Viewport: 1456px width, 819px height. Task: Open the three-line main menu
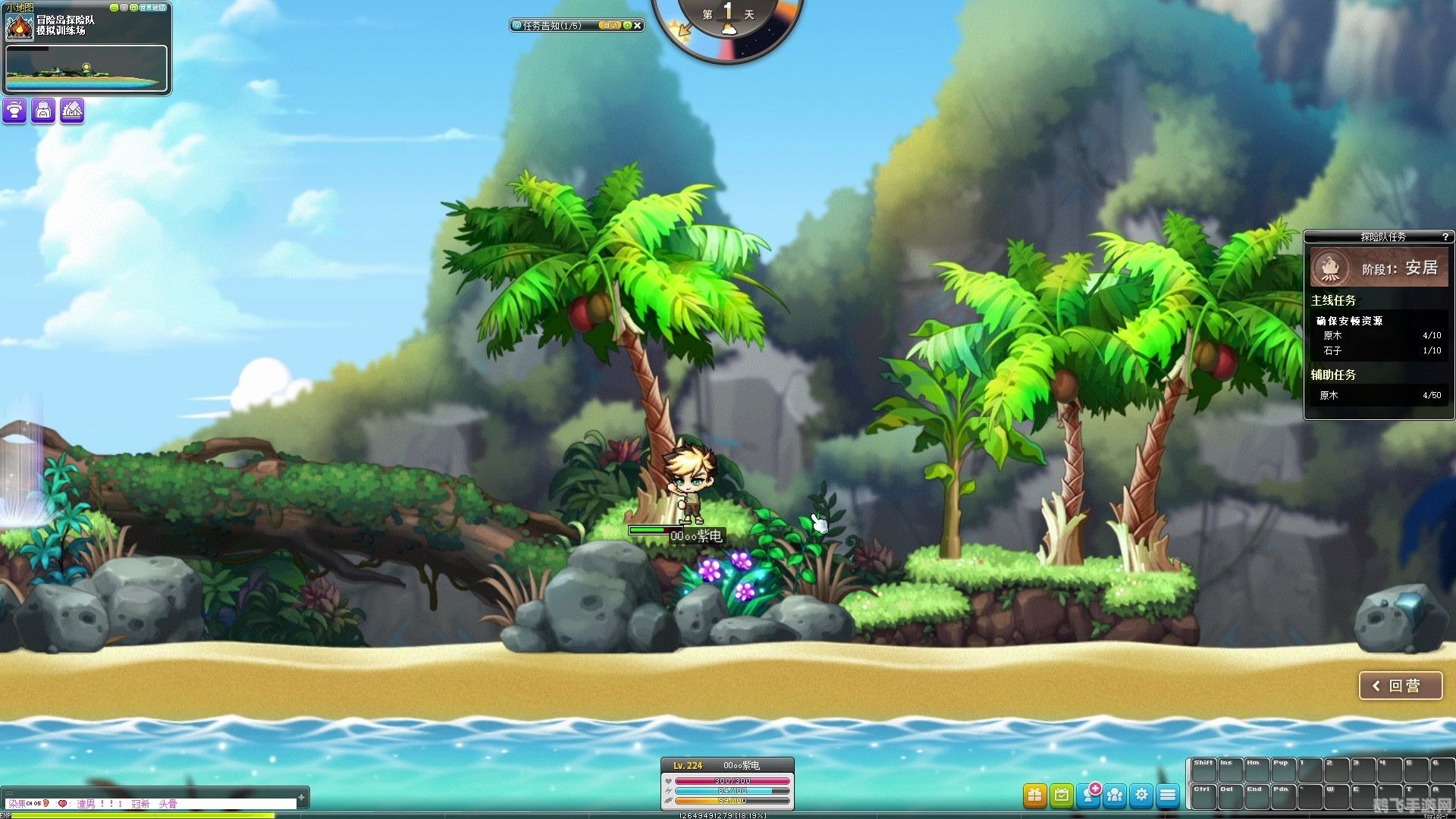[x=1168, y=795]
